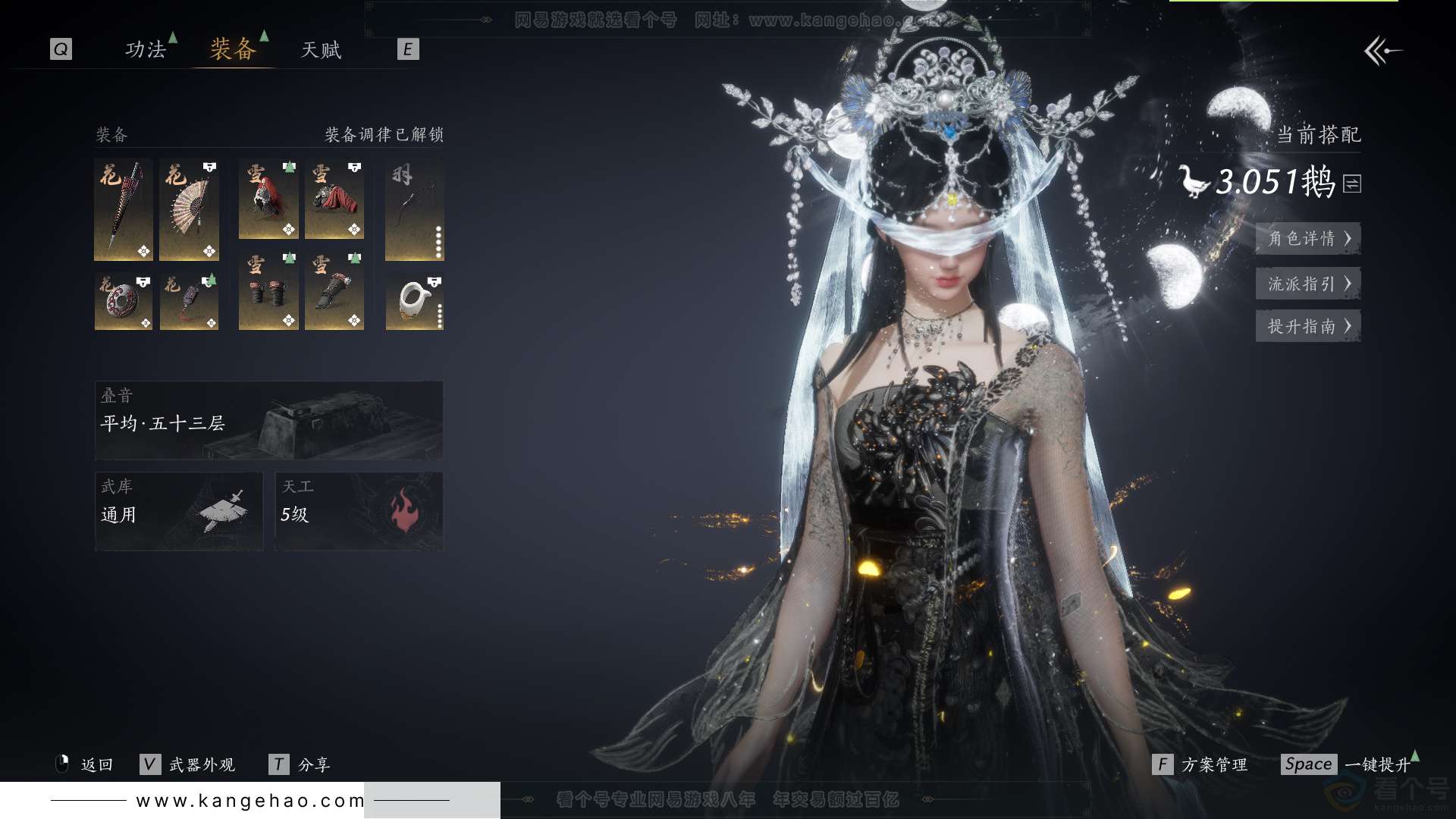This screenshot has width=1456, height=819.
Task: Open the 天赋 talent tab
Action: (321, 50)
